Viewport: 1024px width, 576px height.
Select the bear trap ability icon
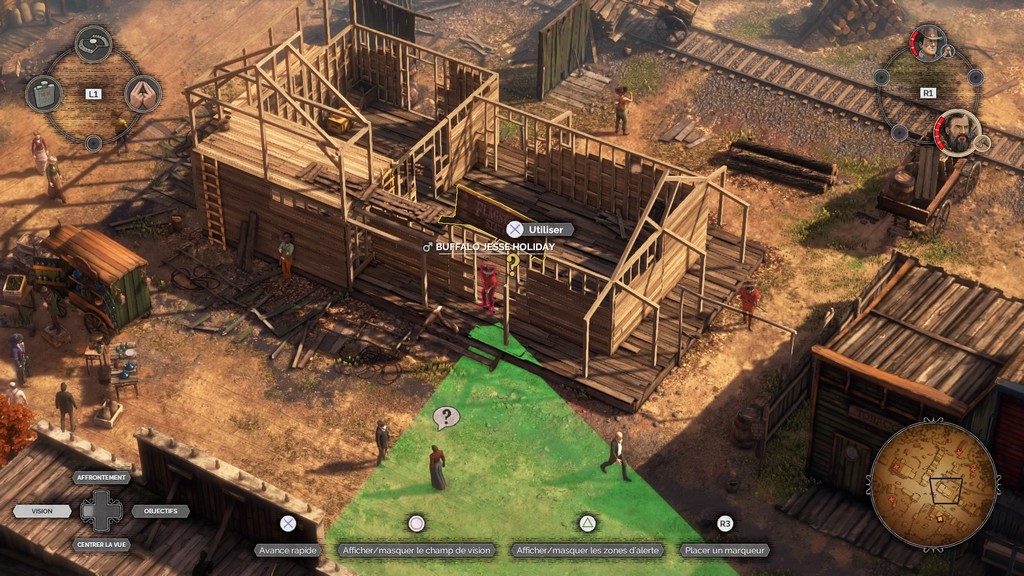(93, 43)
